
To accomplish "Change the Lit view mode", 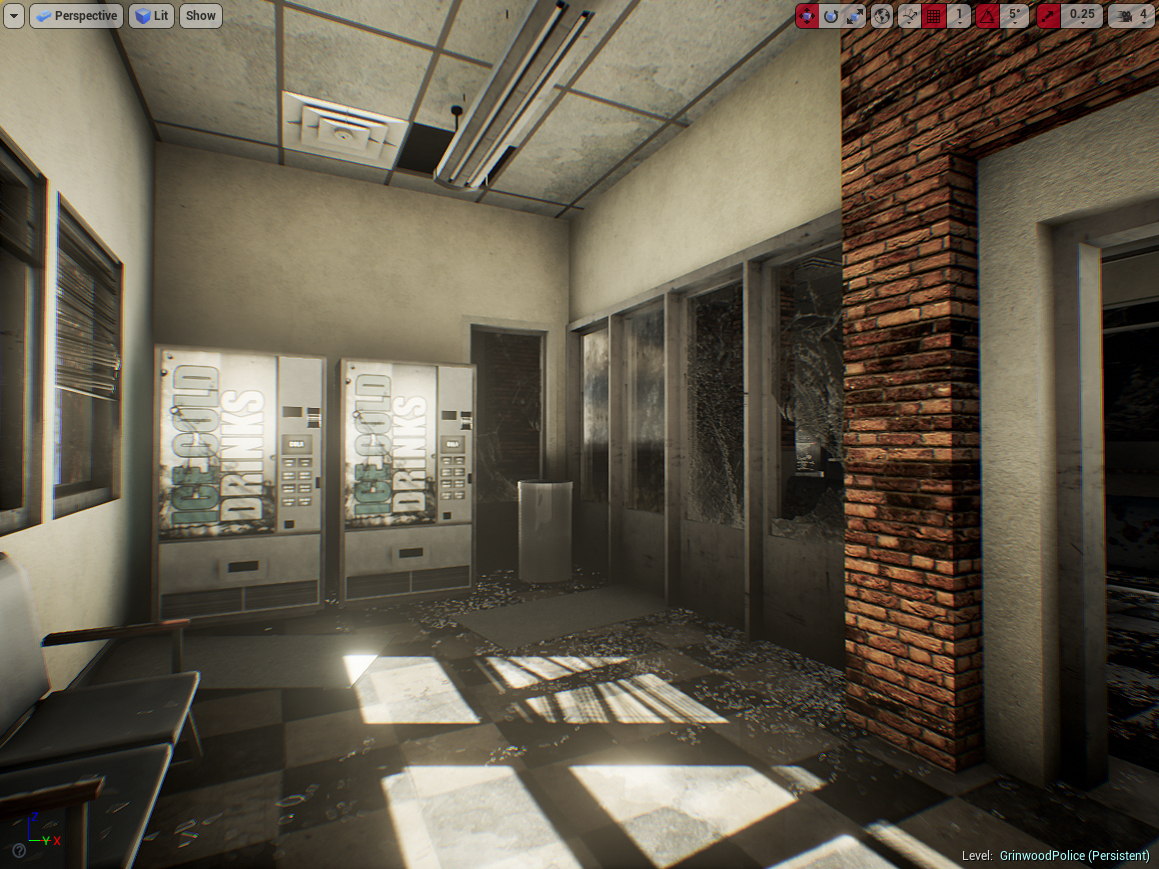I will coord(151,16).
